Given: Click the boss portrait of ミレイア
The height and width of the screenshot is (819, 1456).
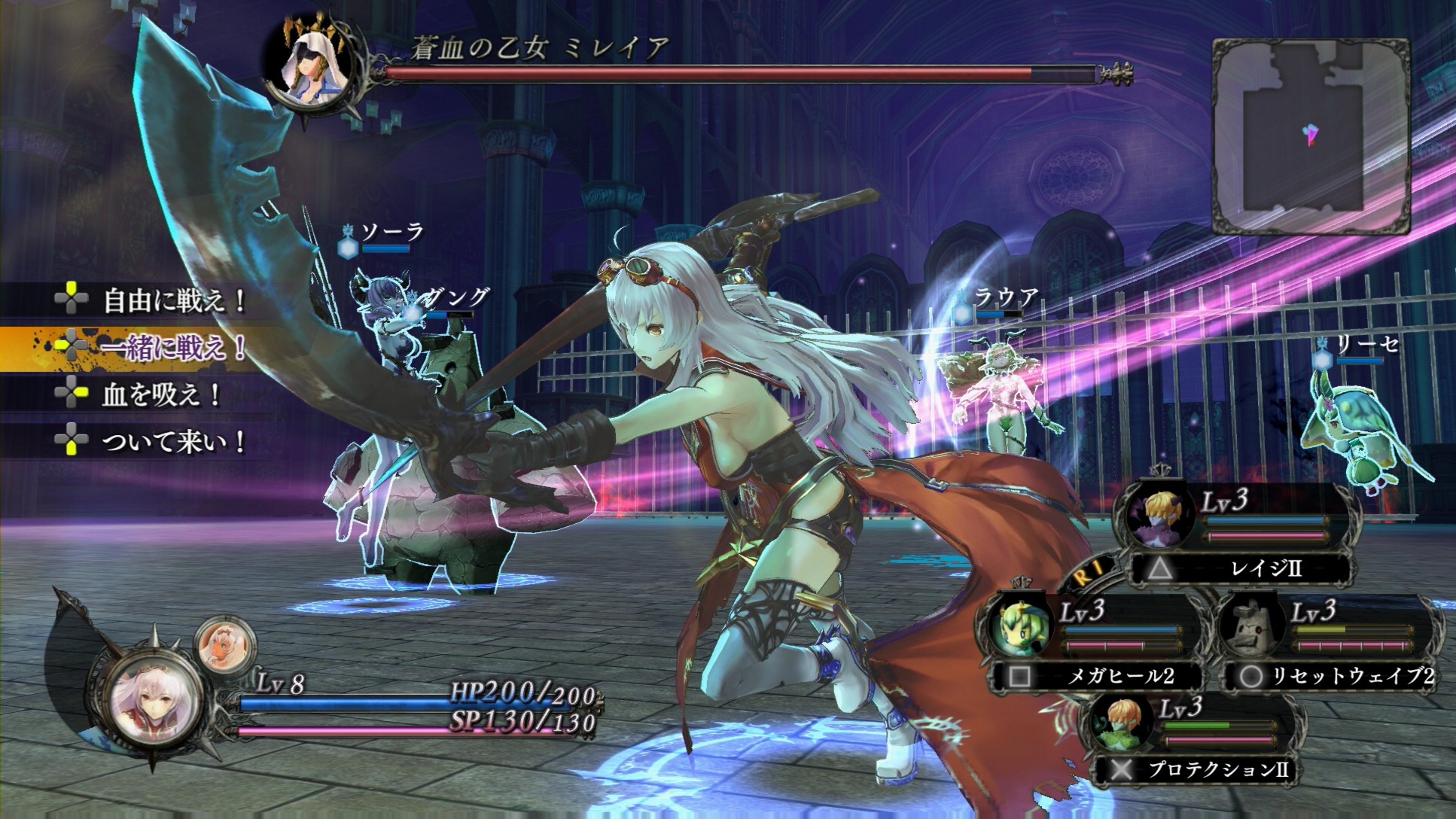Looking at the screenshot, I should [310, 65].
